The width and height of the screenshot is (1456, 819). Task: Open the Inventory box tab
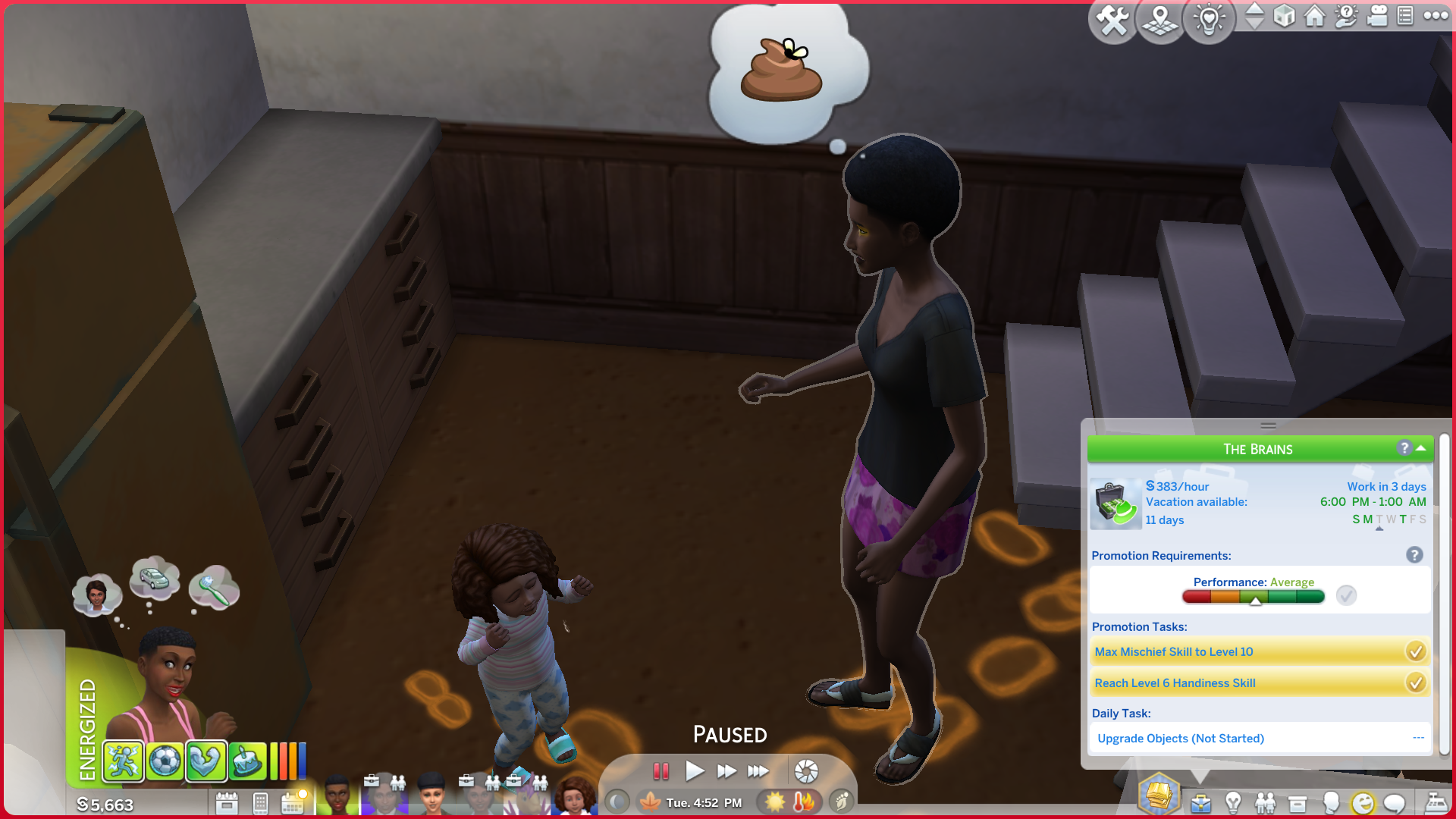[x=1298, y=803]
